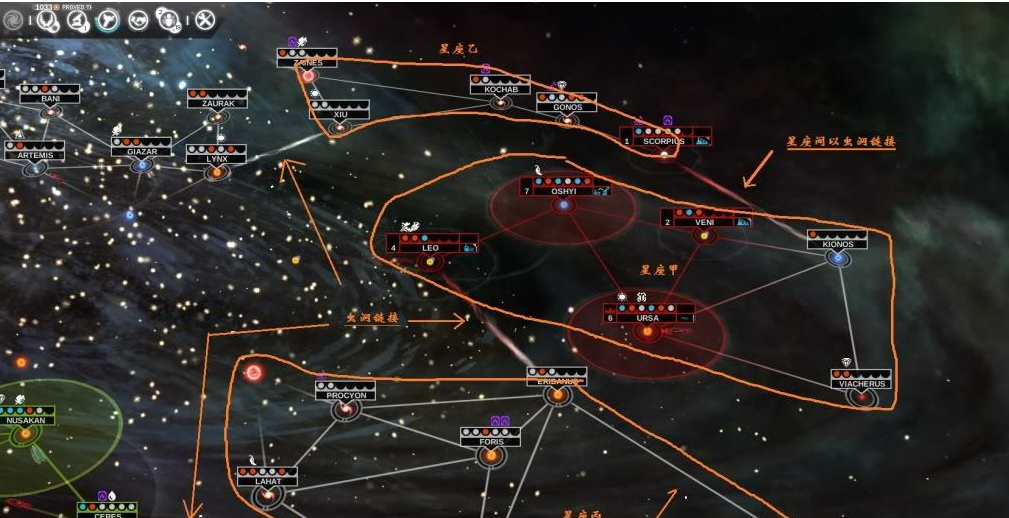Select the OSHYI star system label
Screen dimensions: 1009x518
point(563,191)
